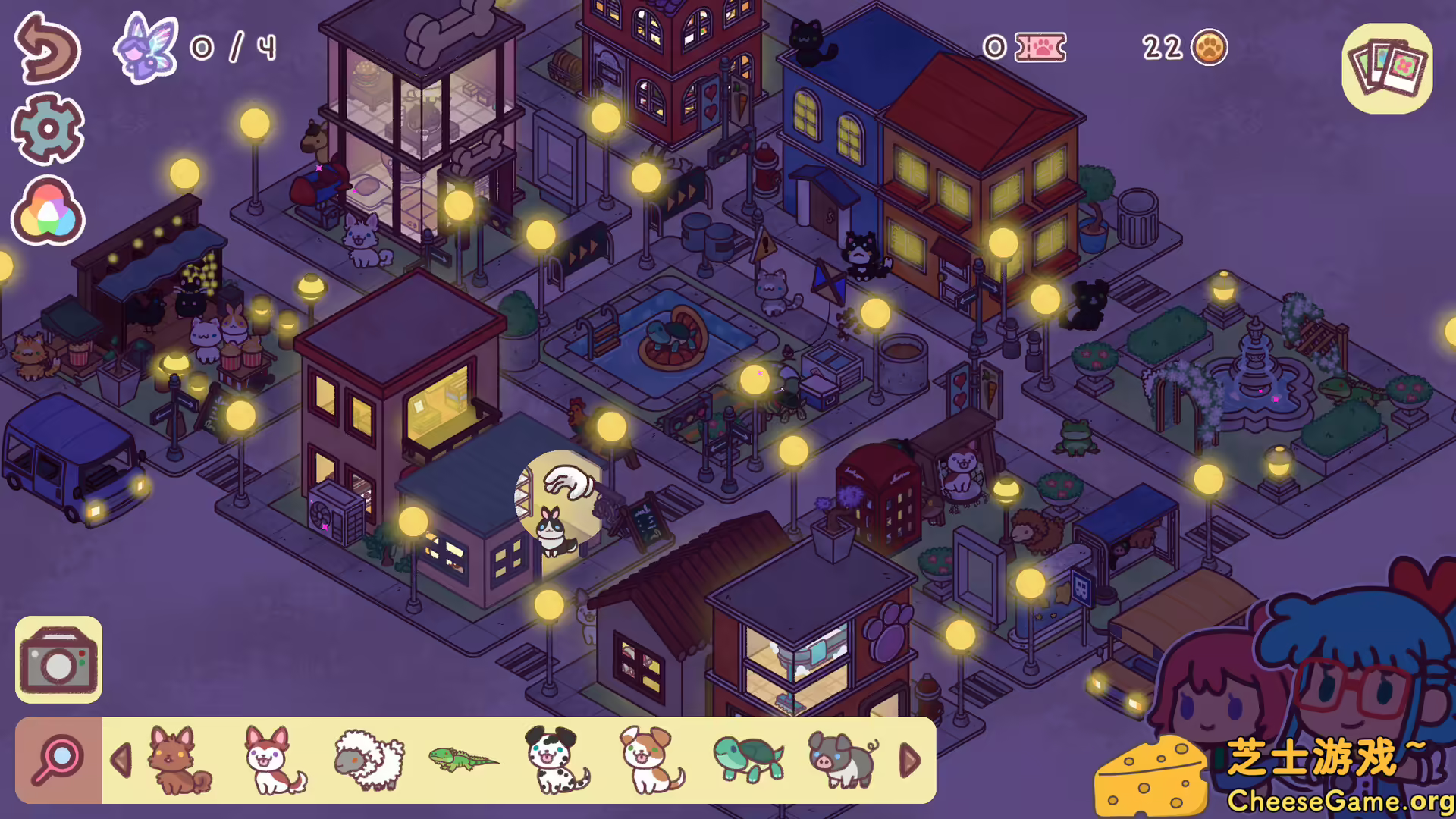Show previous animals with left arrow

coord(121,760)
